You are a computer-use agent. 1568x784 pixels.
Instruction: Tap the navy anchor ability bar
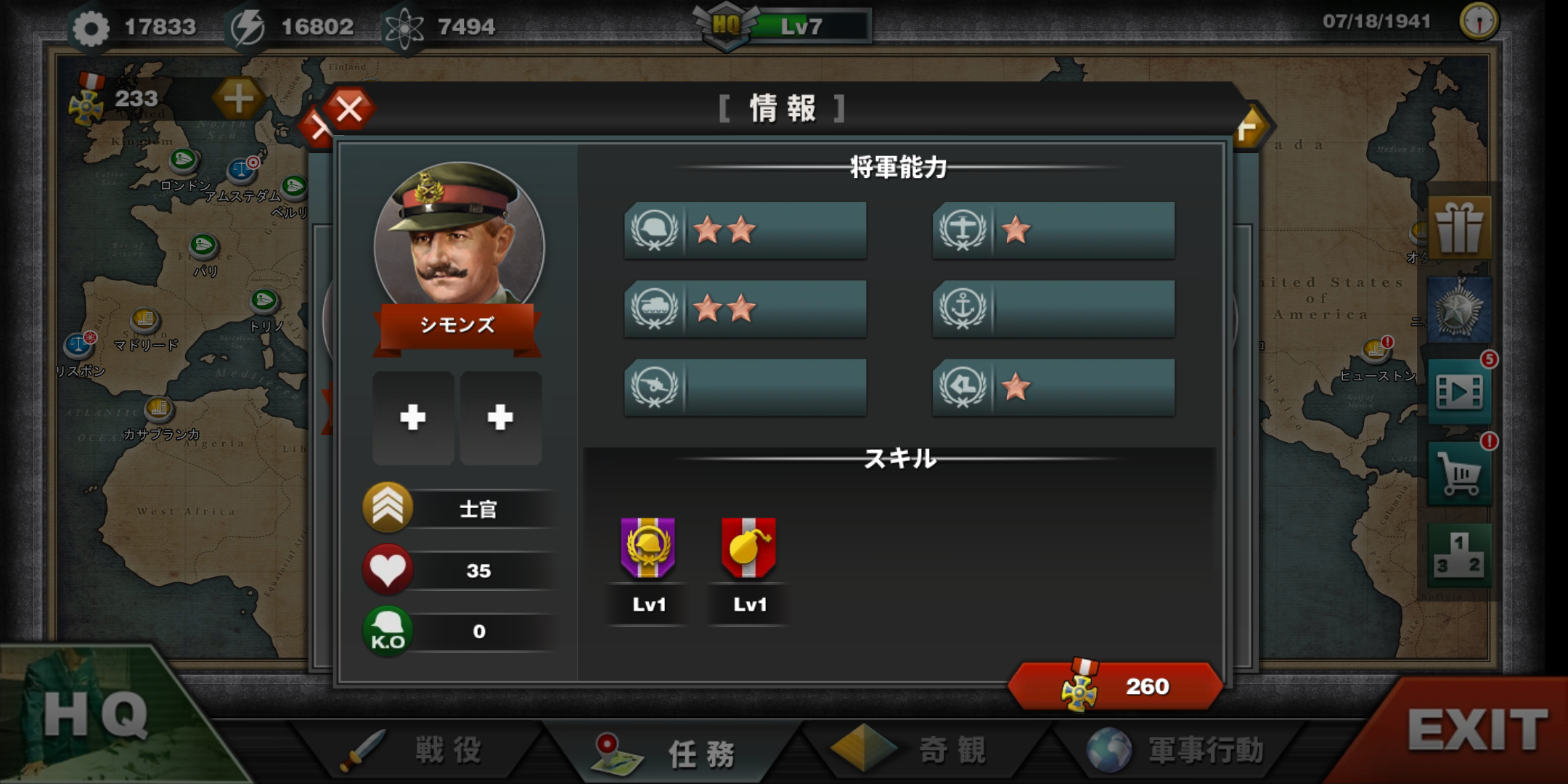1053,309
